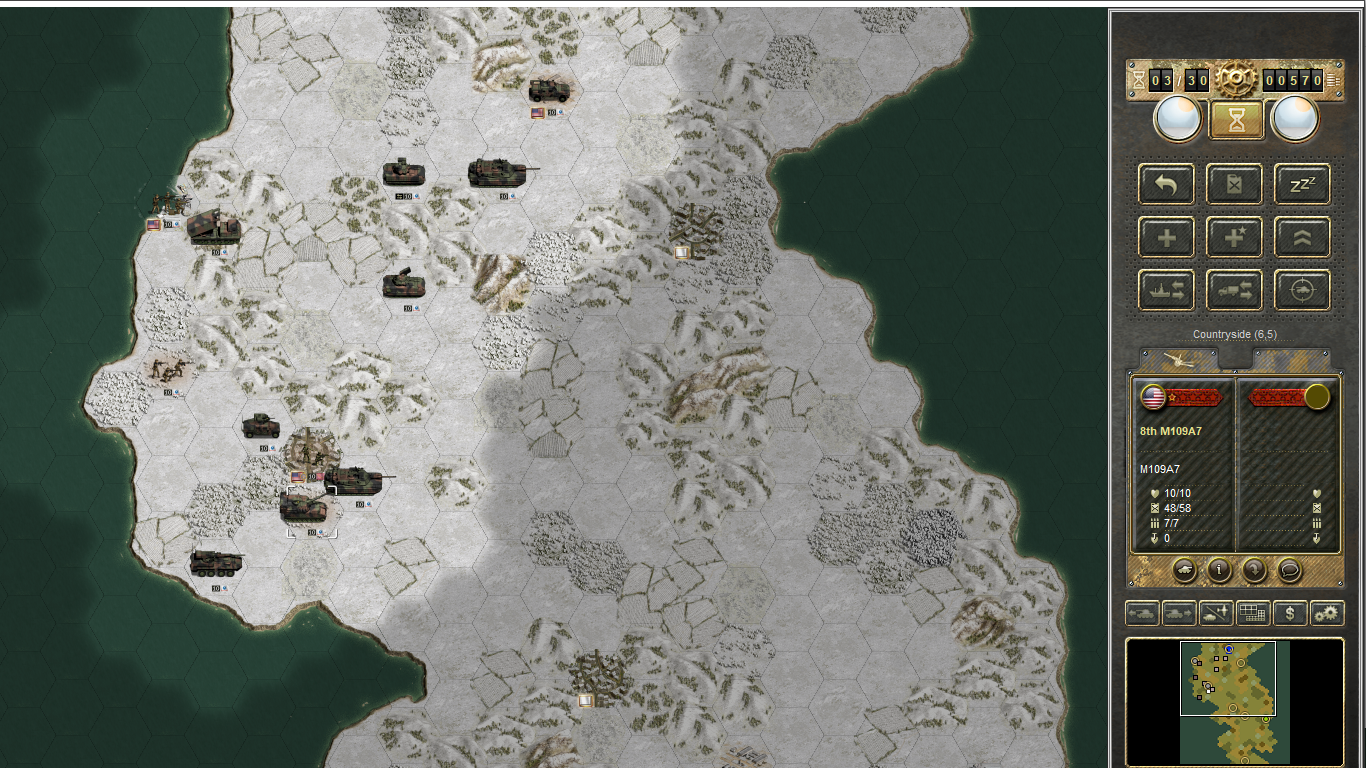
Task: Click the round curved arrow button
Action: click(1254, 570)
